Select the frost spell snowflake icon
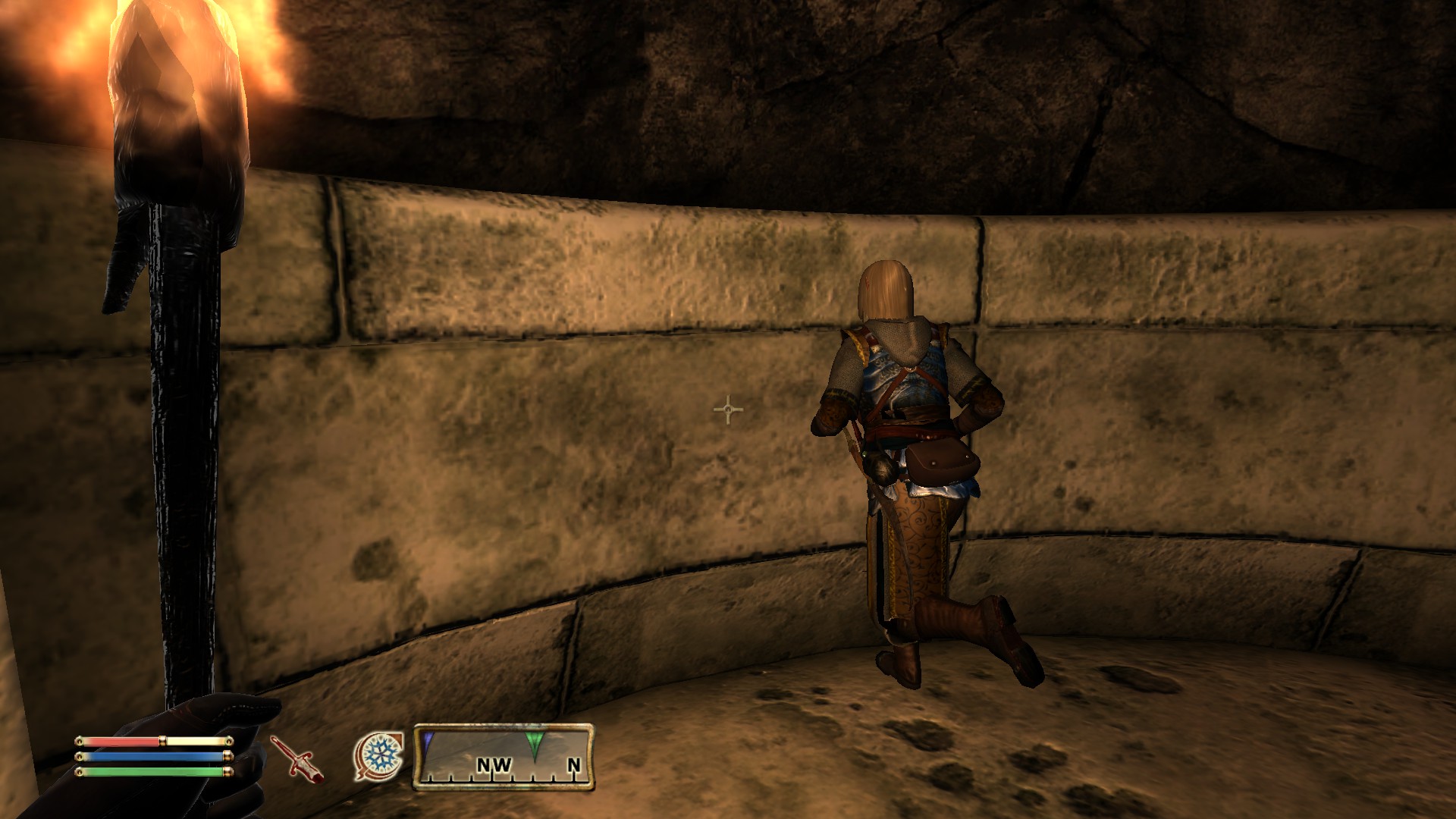The width and height of the screenshot is (1456, 819). [378, 755]
